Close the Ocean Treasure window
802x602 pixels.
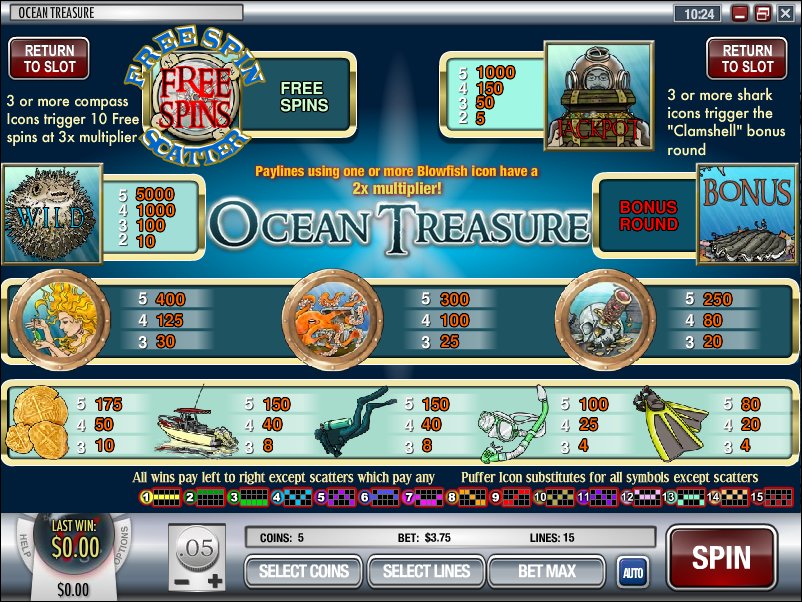click(785, 14)
